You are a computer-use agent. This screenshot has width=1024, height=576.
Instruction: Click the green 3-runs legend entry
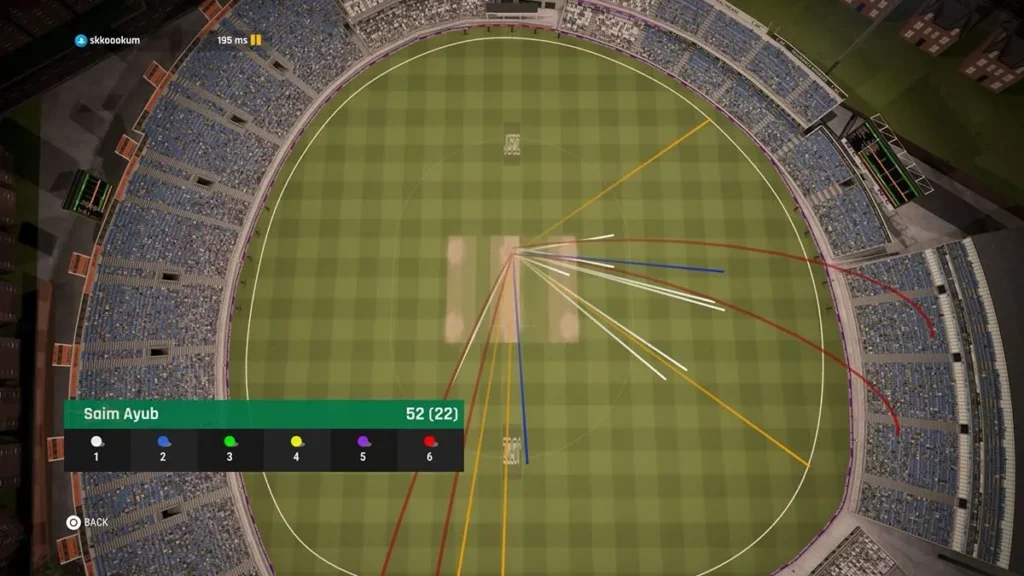pos(230,449)
